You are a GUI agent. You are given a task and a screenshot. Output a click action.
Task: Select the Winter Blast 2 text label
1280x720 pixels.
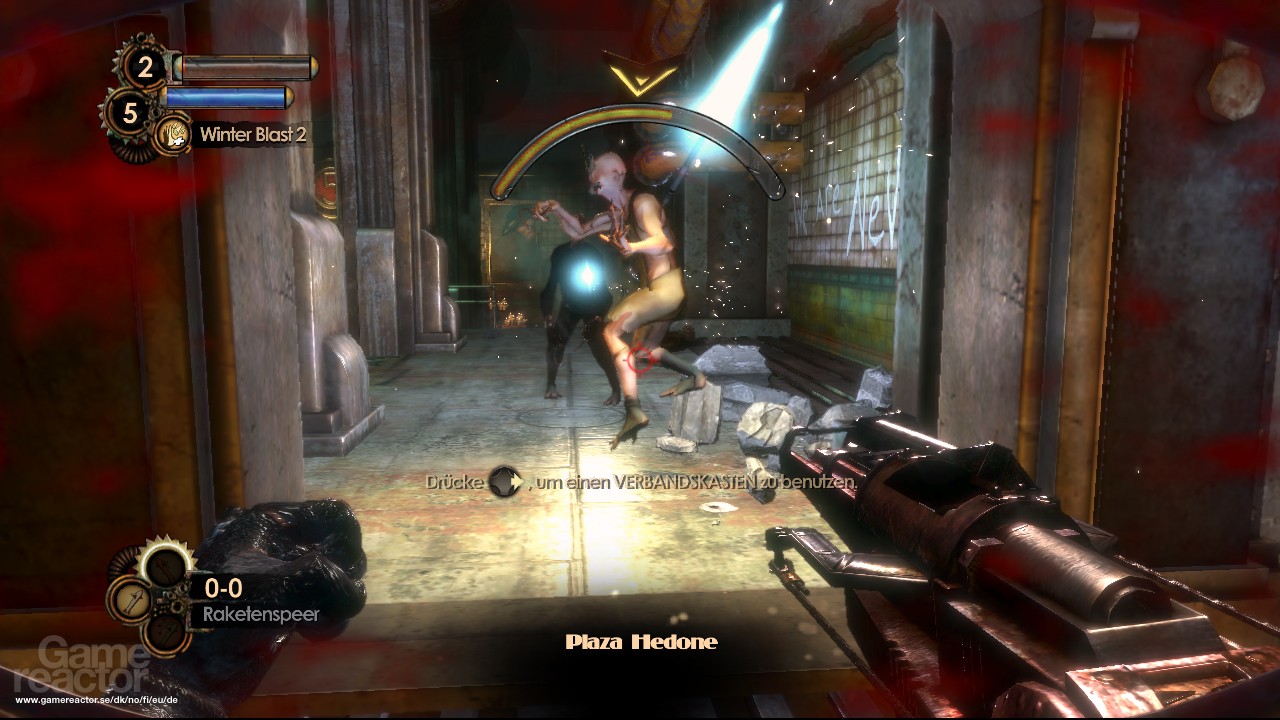[254, 133]
